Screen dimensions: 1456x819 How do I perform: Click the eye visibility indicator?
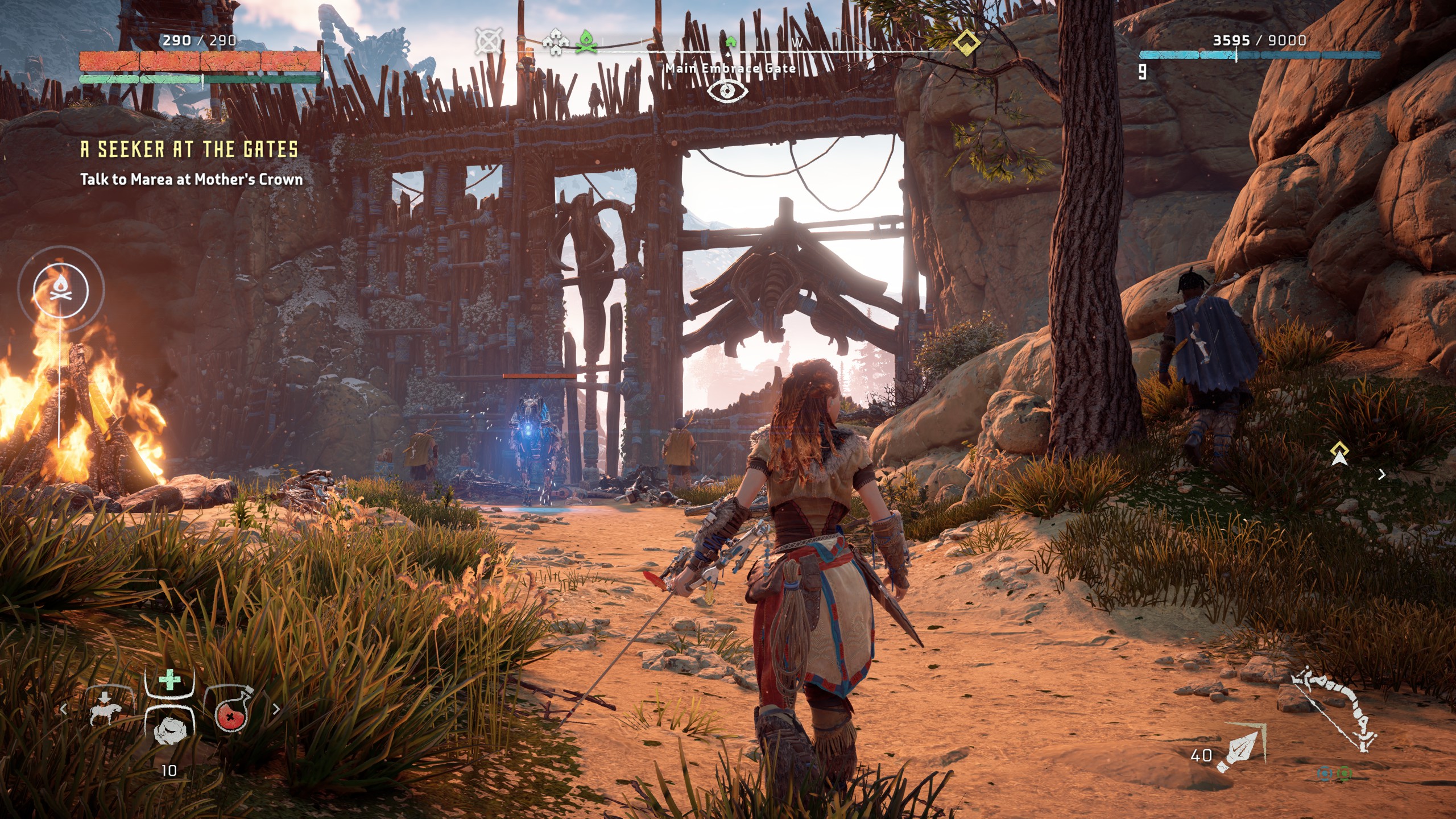click(x=727, y=91)
